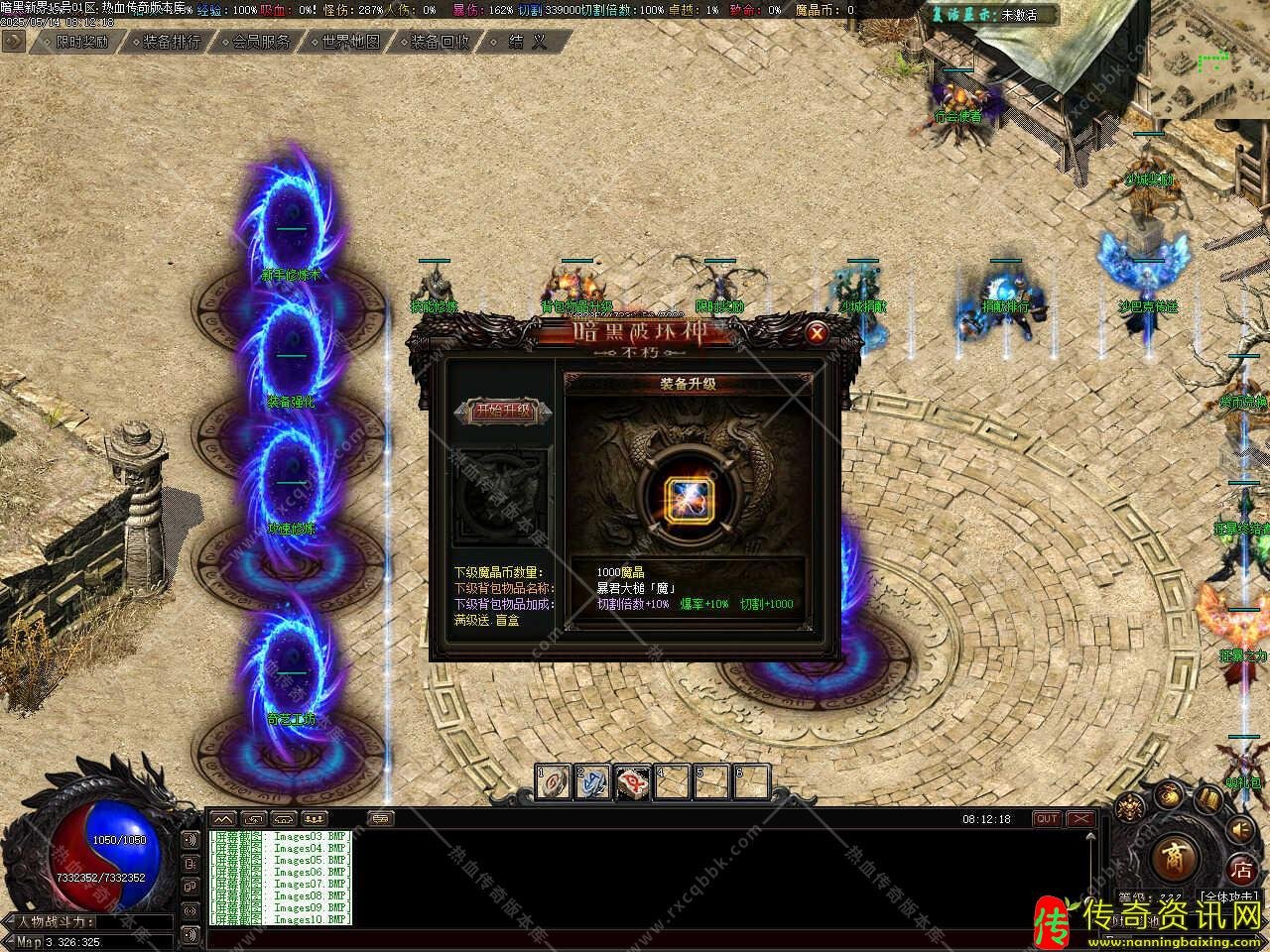
Task: Open the minimap in the top-right corner
Action: click(x=1210, y=59)
